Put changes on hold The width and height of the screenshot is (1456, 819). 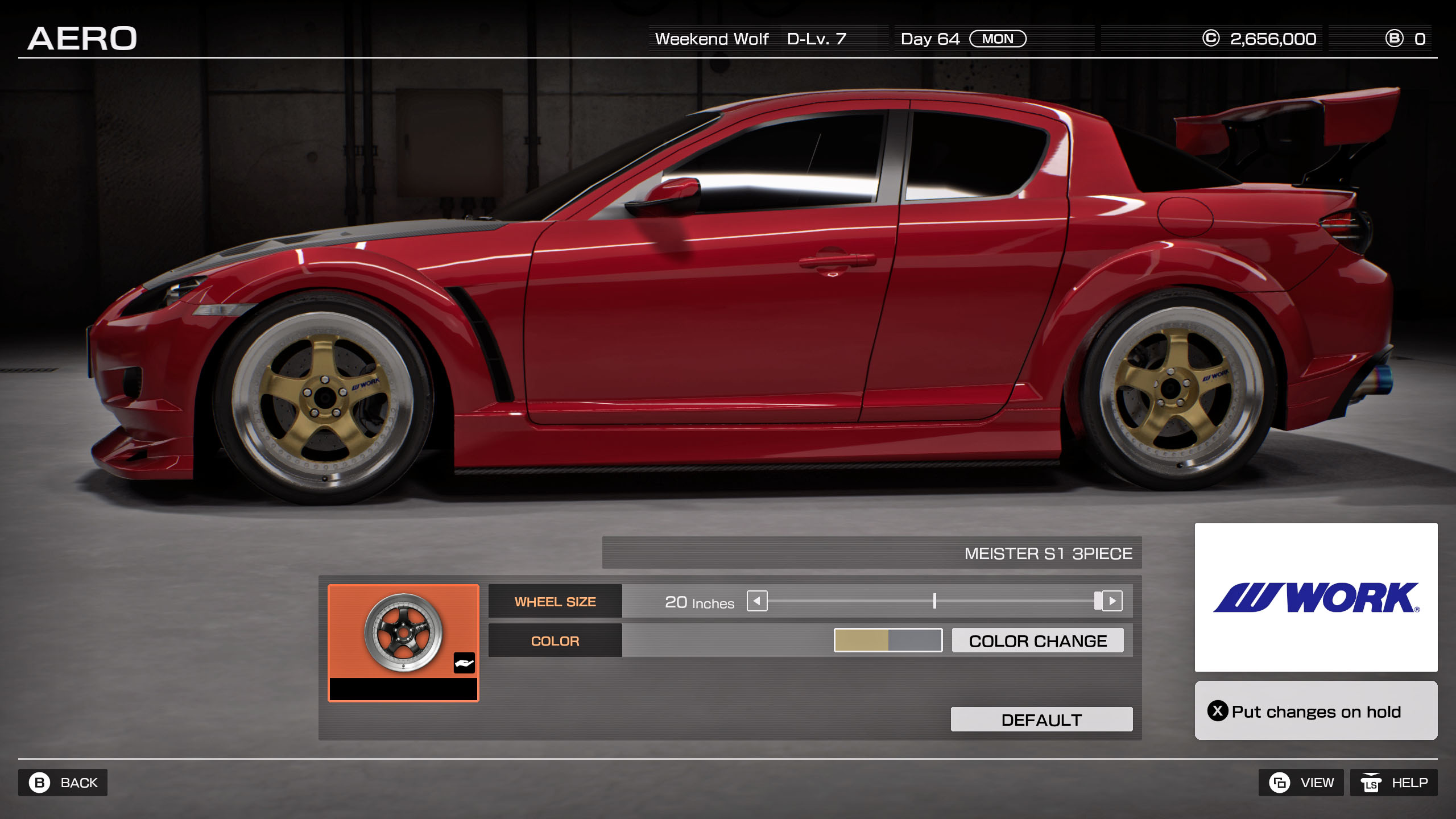(1316, 711)
